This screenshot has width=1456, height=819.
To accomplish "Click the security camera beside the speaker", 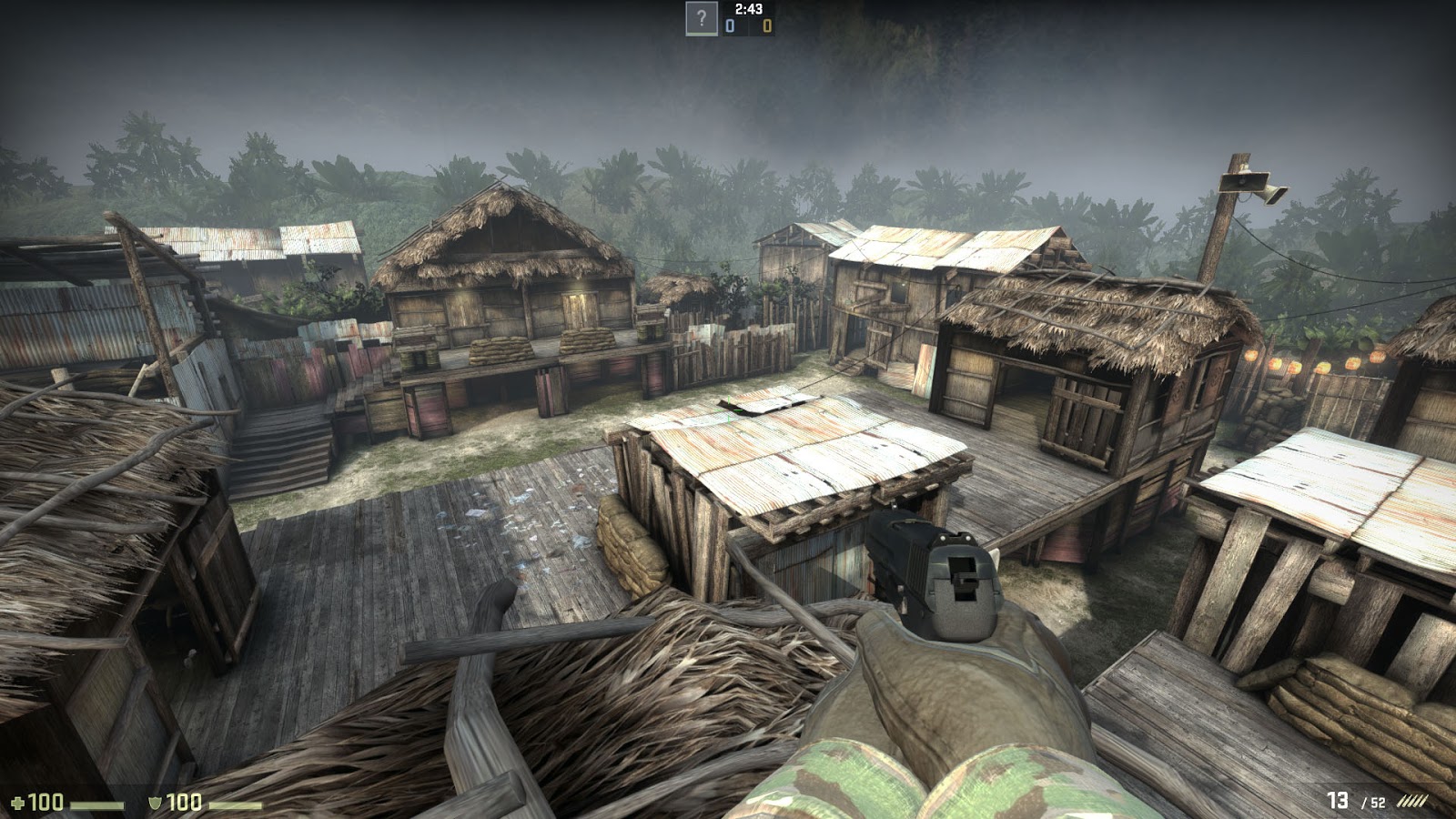I will [x=1277, y=194].
